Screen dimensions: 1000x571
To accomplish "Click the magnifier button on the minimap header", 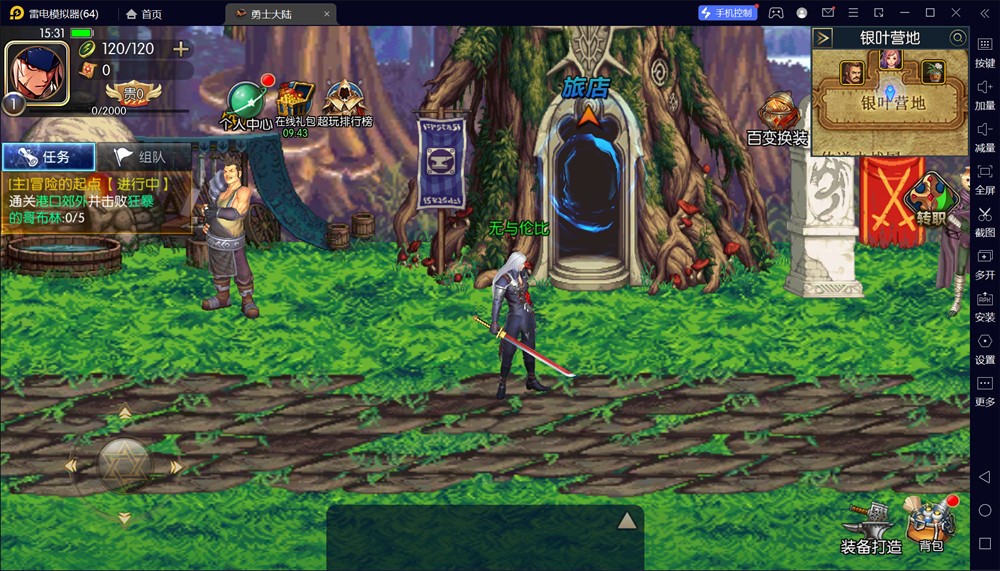I will click(x=957, y=38).
